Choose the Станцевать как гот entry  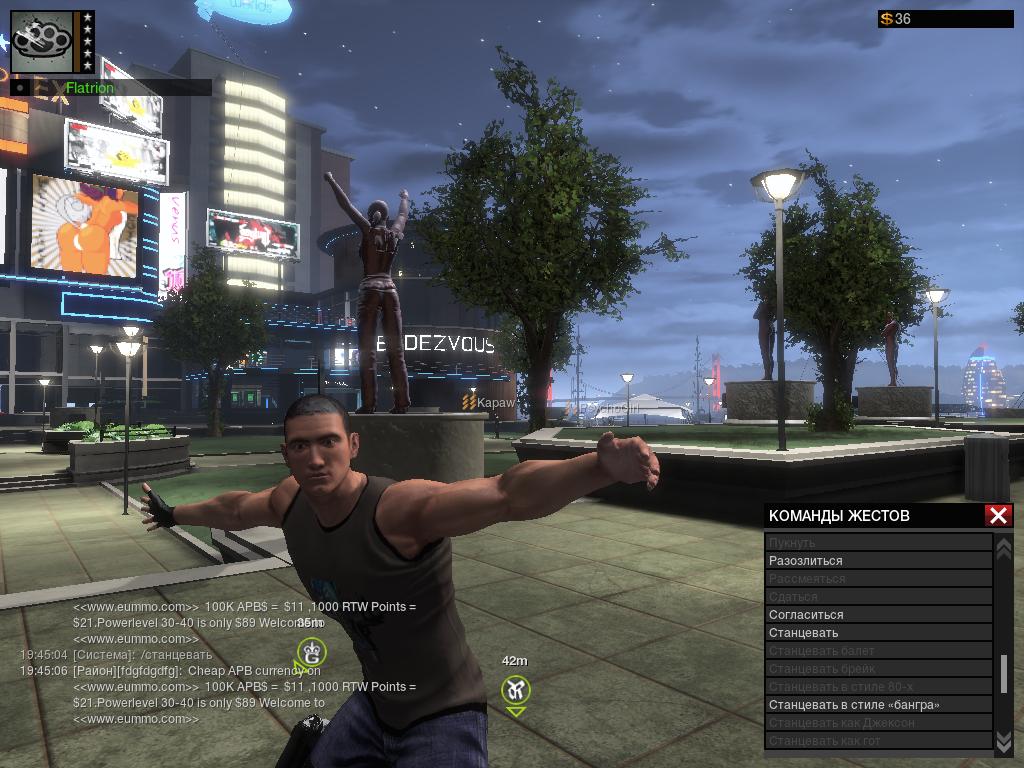point(878,741)
